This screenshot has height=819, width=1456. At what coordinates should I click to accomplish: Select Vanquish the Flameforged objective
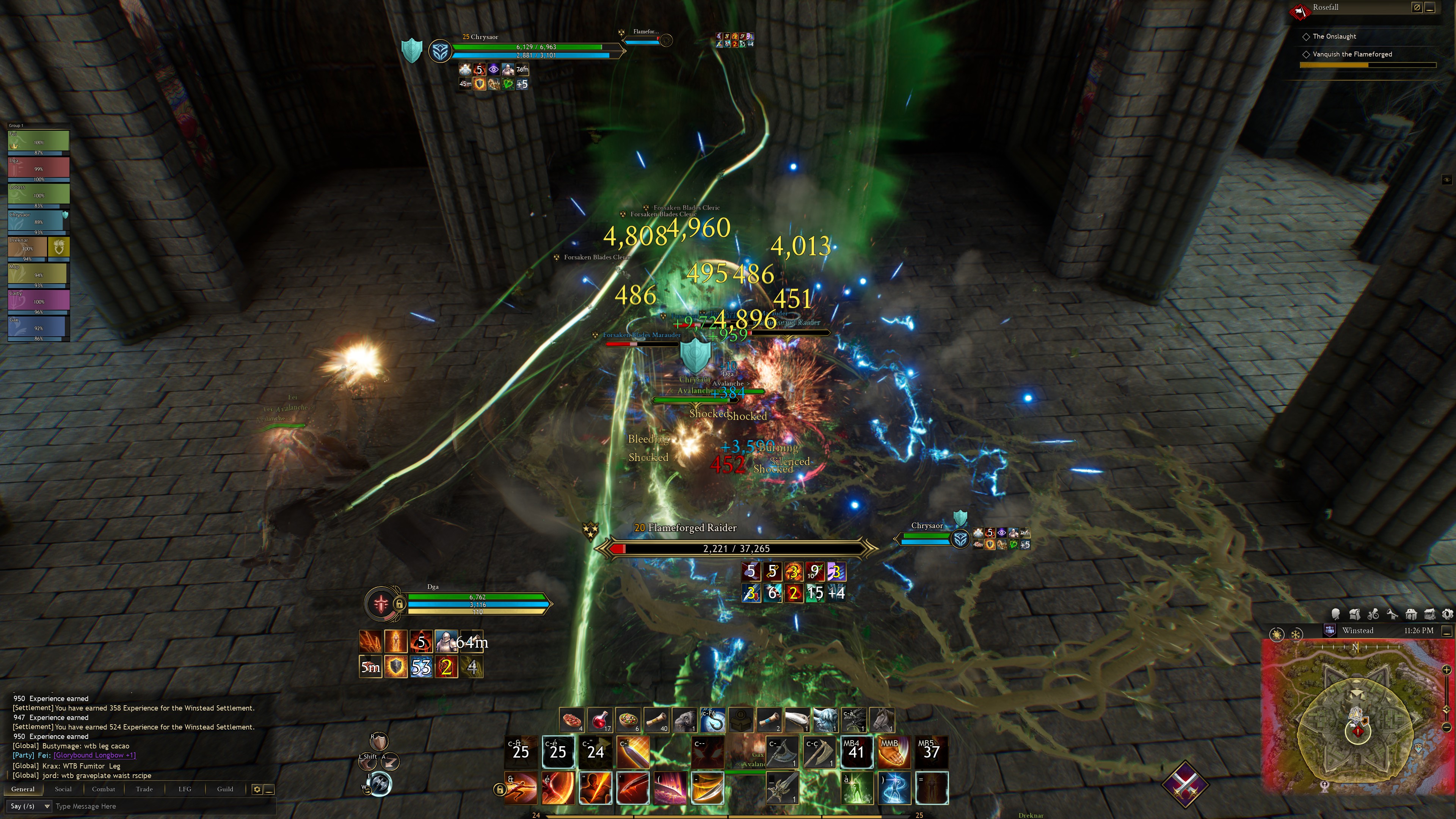tap(1352, 54)
